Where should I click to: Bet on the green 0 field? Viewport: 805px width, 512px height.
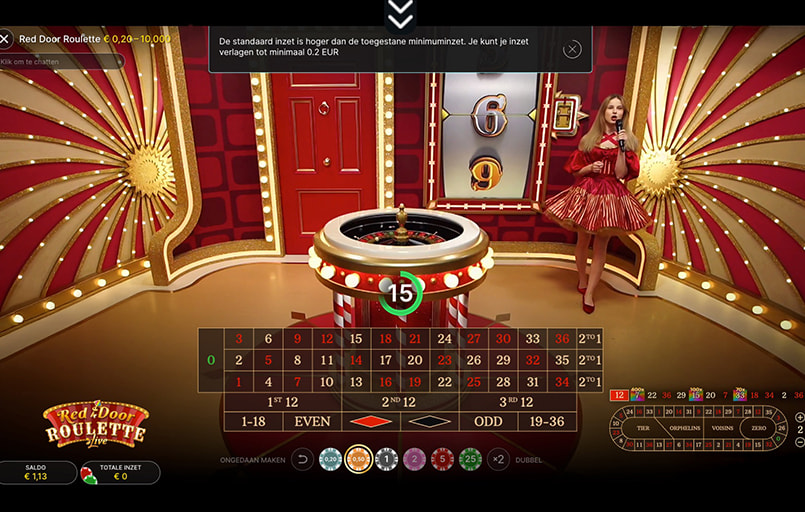pyautogui.click(x=210, y=360)
